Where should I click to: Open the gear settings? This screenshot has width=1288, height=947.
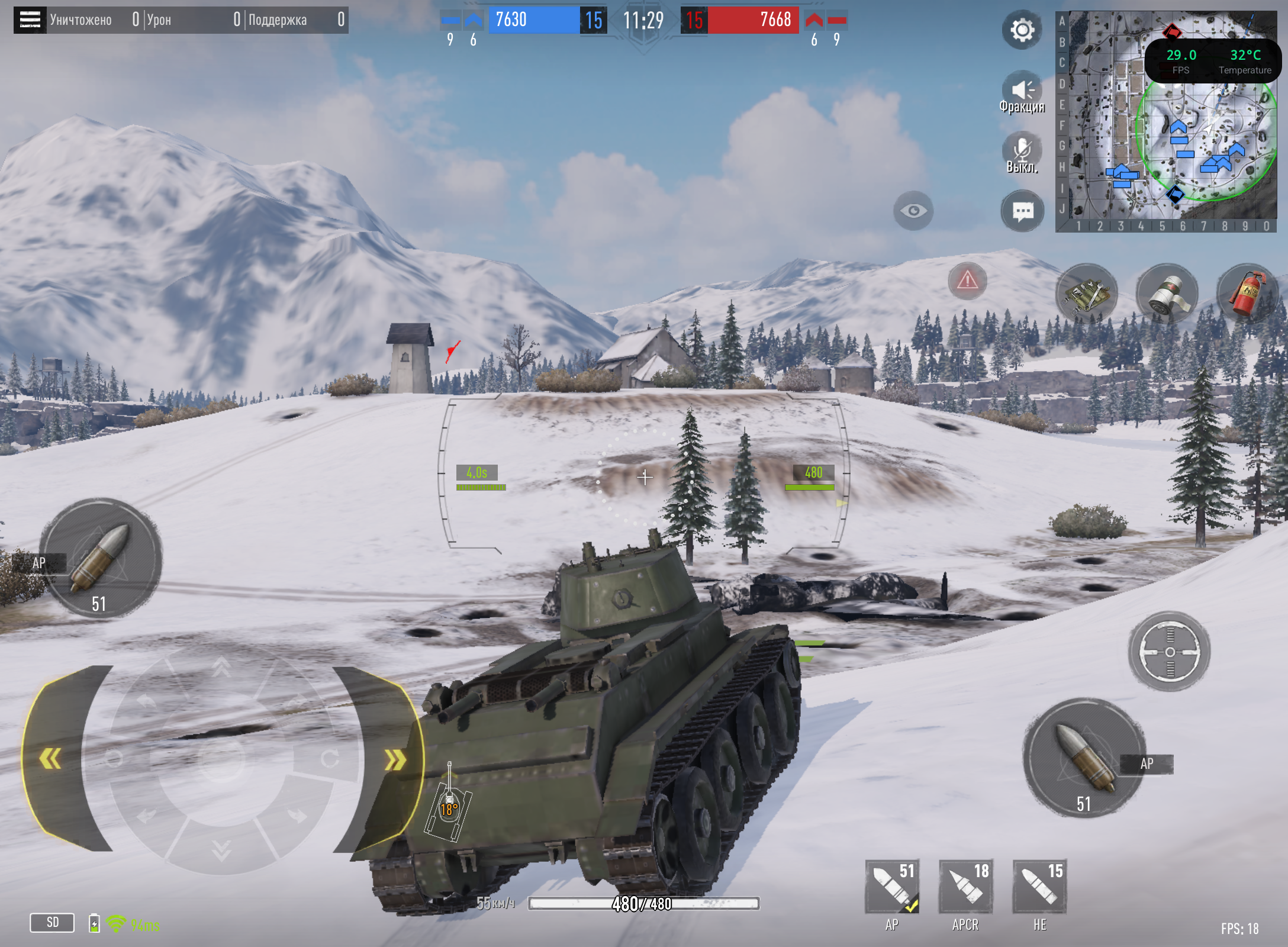(x=1022, y=30)
